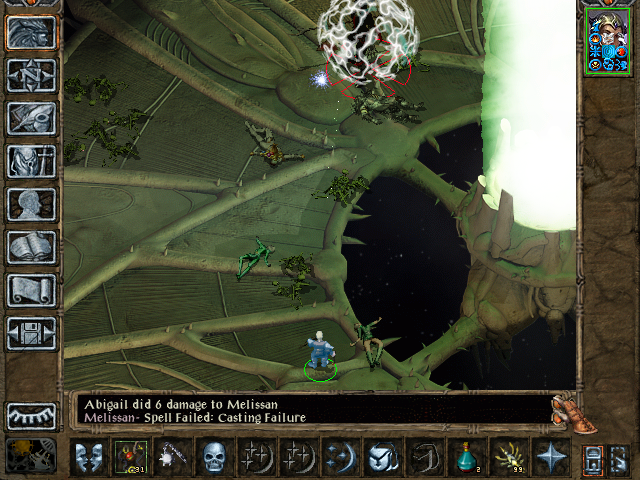640x480 pixels.
Task: Return to game with the top sidebar button
Action: 31,33
